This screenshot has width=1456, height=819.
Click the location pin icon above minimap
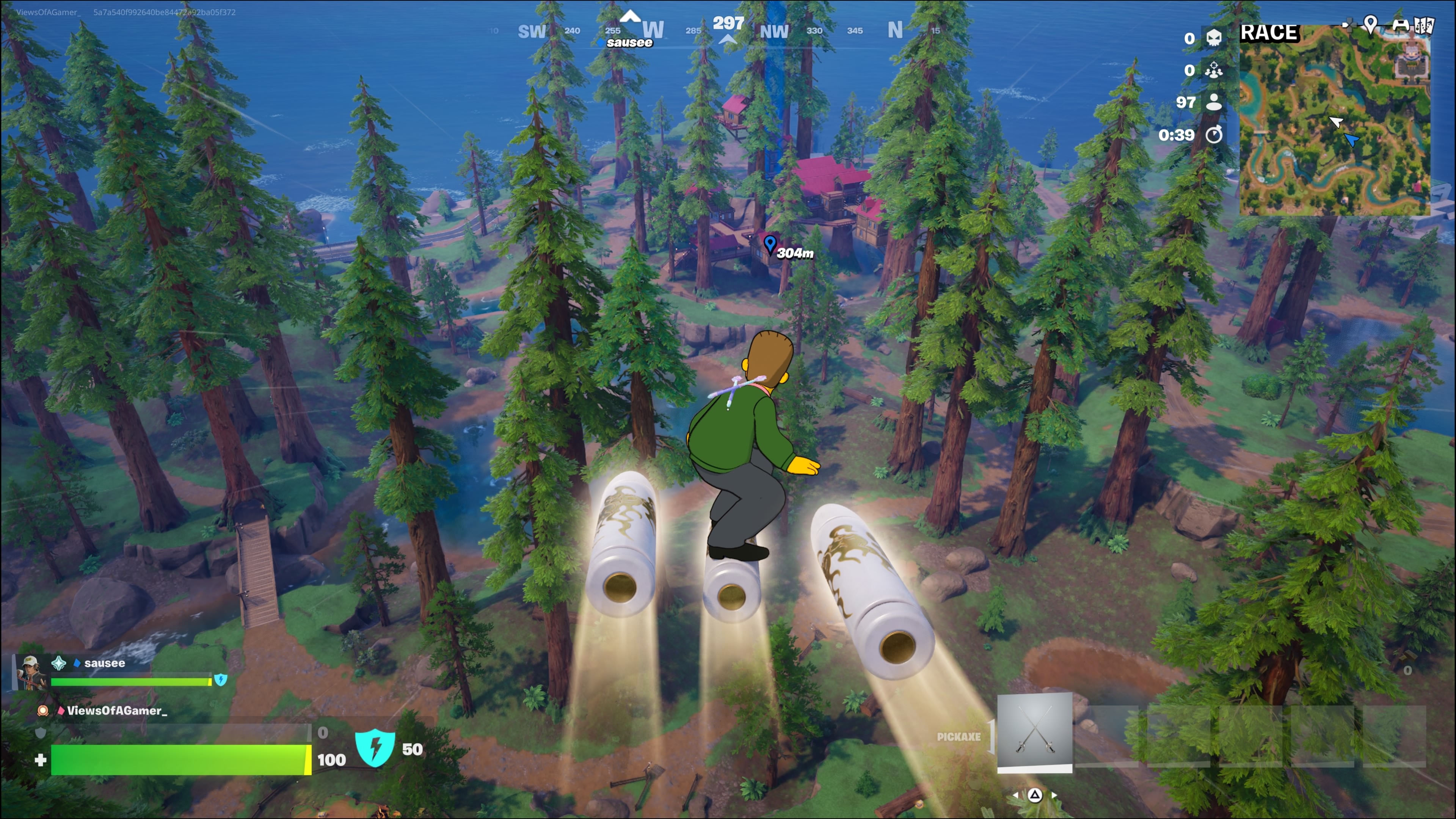coord(1370,24)
